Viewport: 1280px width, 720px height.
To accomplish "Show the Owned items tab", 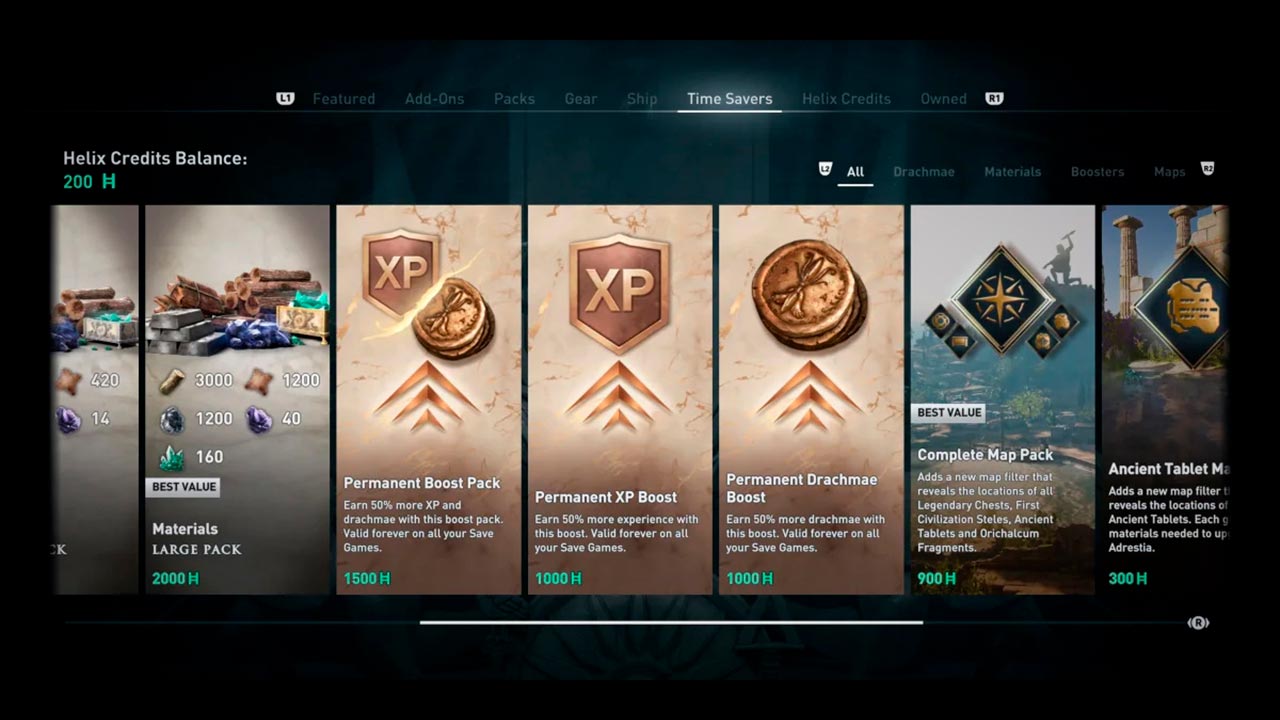I will click(x=943, y=99).
